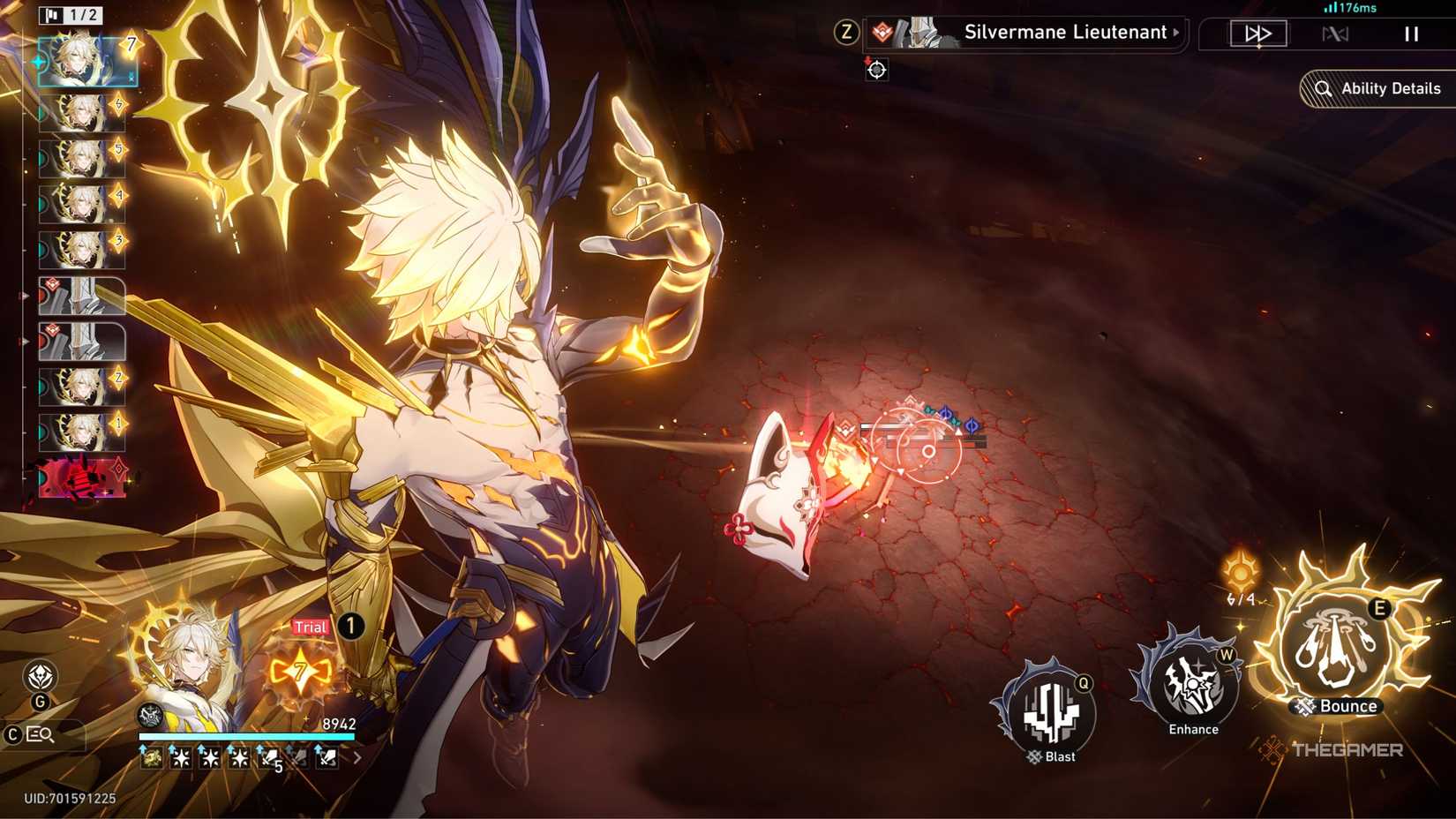Click the enemy target crosshair icon
The height and width of the screenshot is (819, 1456).
876,70
